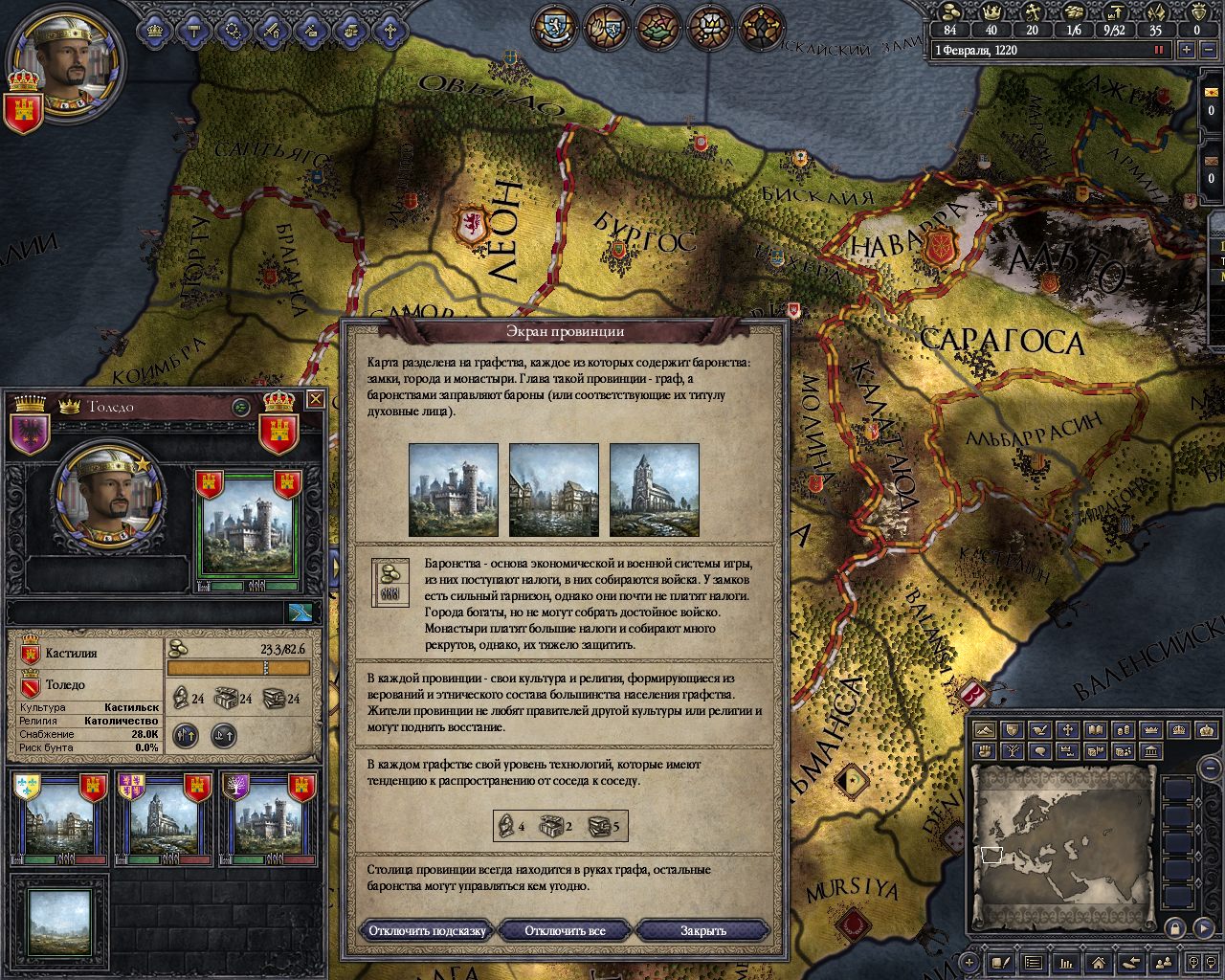
Task: Open the military view (sword icon, top bar)
Action: [x=271, y=32]
